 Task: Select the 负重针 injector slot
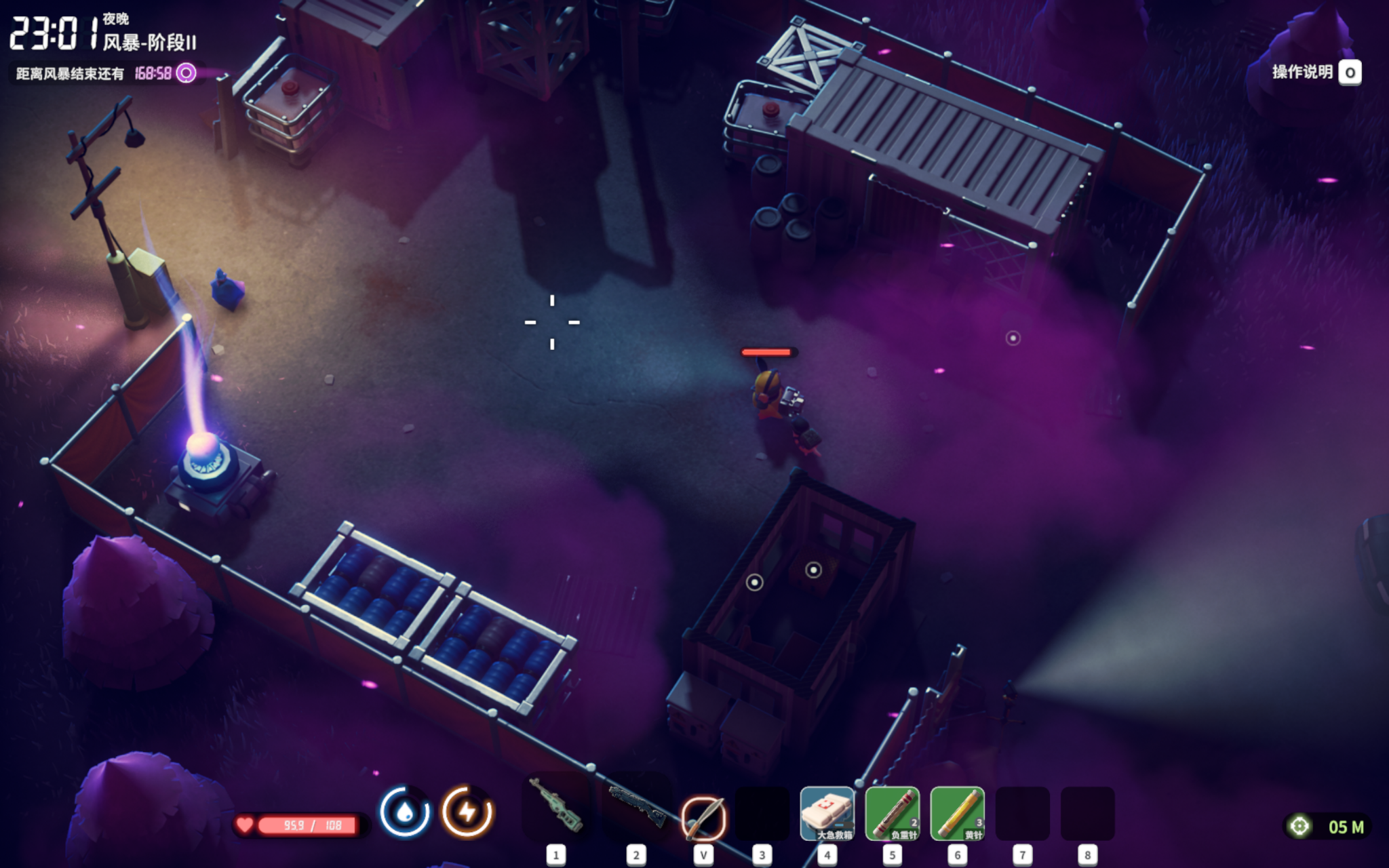[892, 813]
